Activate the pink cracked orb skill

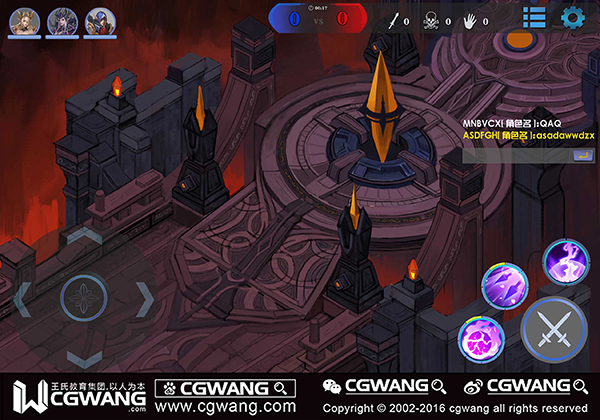click(x=480, y=340)
